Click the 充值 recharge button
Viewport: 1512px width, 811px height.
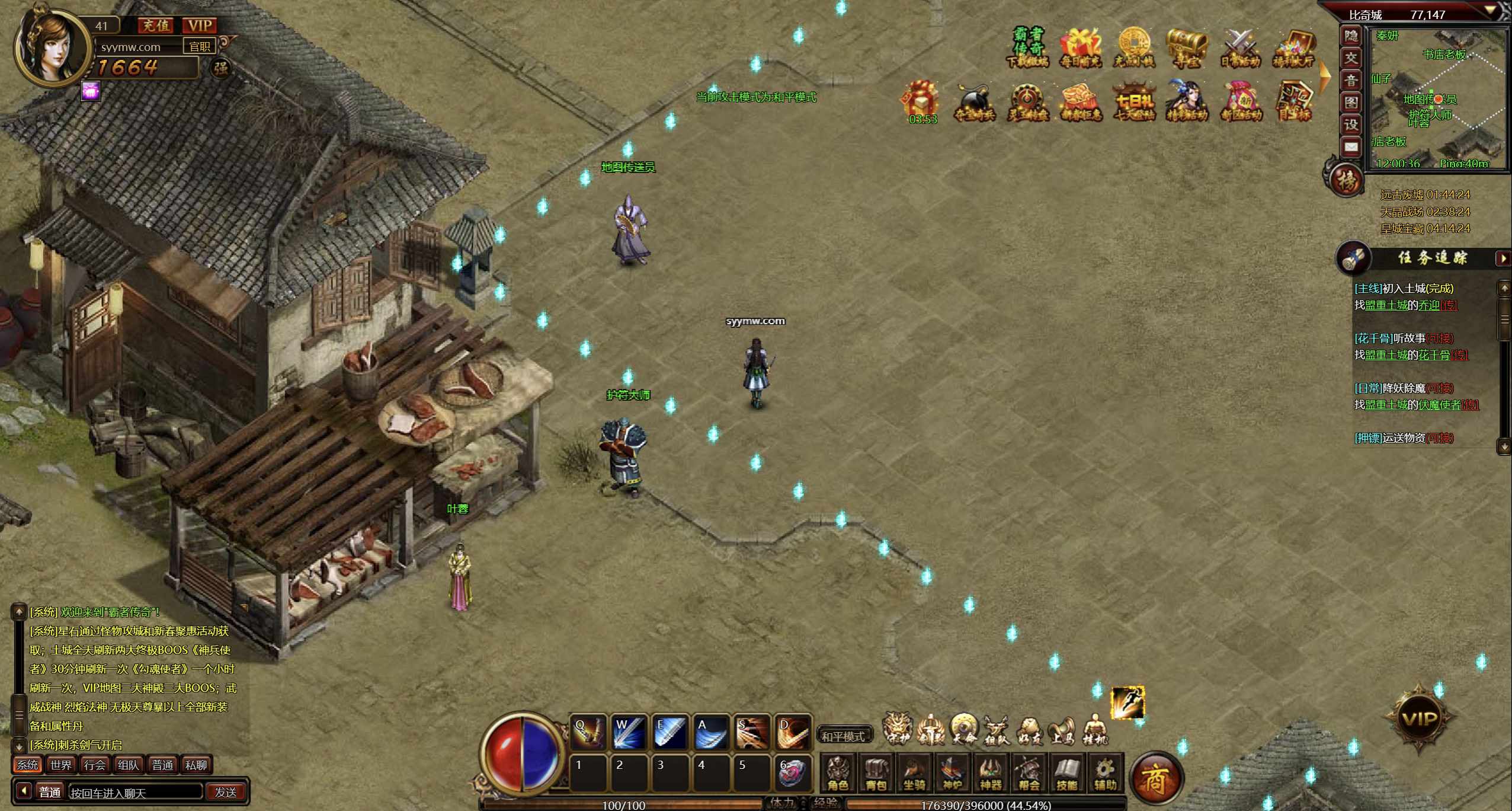coord(155,25)
